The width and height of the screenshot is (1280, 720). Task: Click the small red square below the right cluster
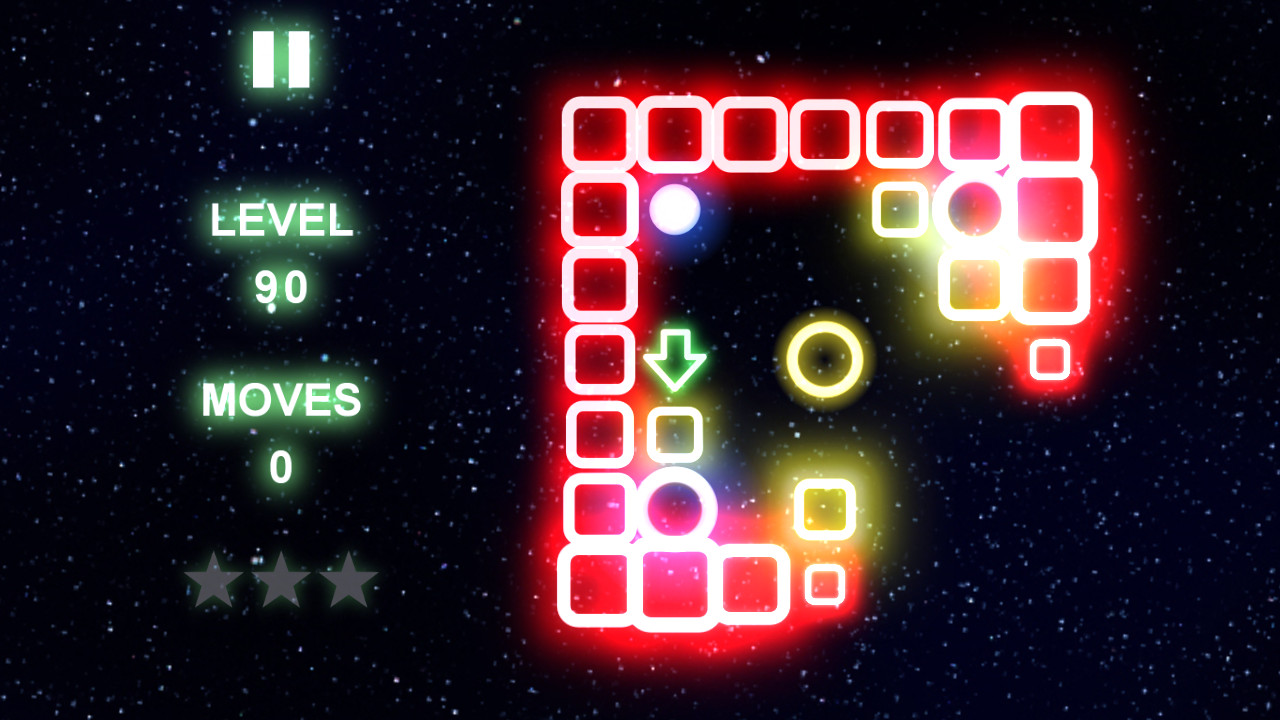click(x=1049, y=360)
